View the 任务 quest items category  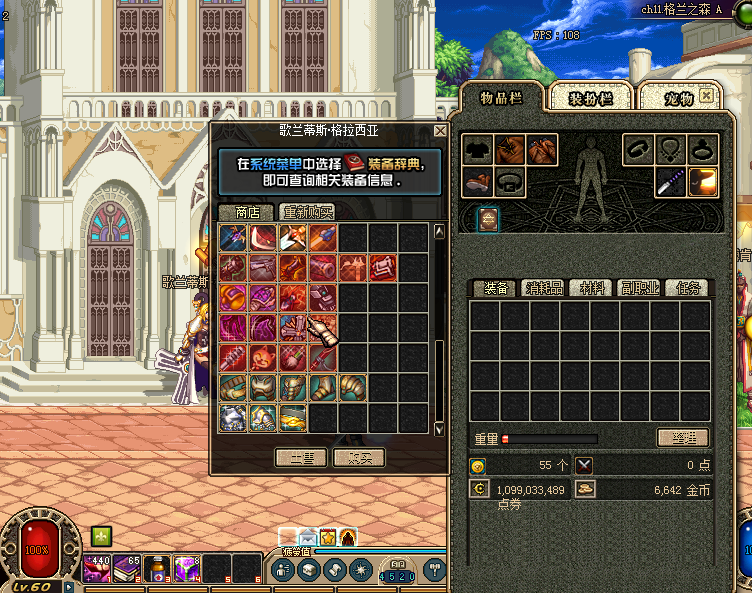[688, 288]
